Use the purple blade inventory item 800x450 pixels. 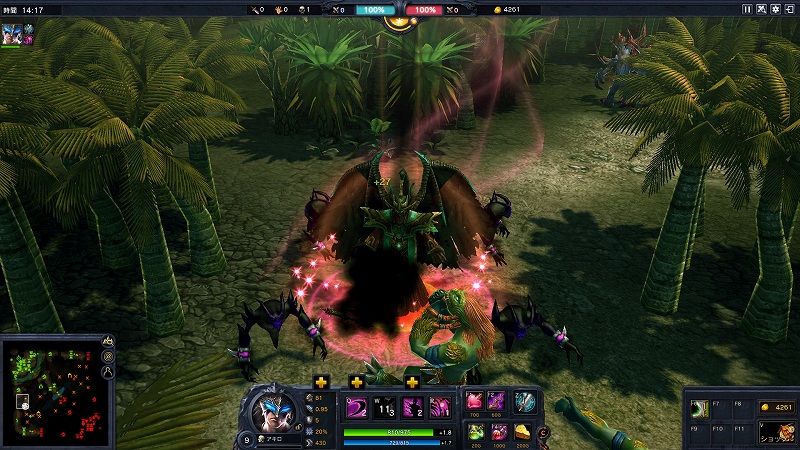point(497,402)
